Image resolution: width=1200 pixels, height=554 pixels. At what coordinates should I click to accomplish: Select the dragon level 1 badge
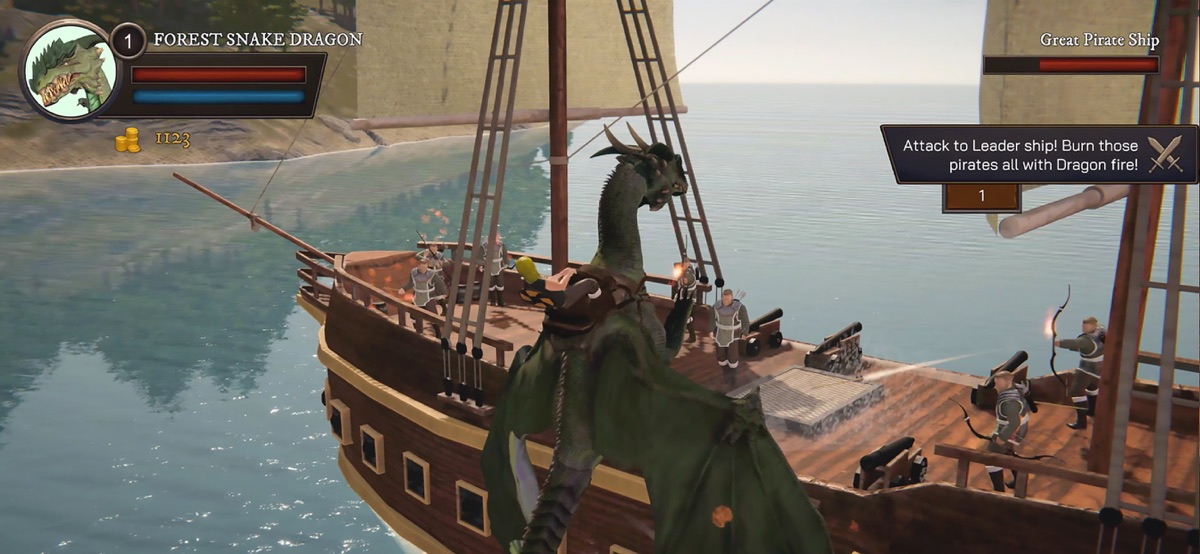click(x=128, y=41)
